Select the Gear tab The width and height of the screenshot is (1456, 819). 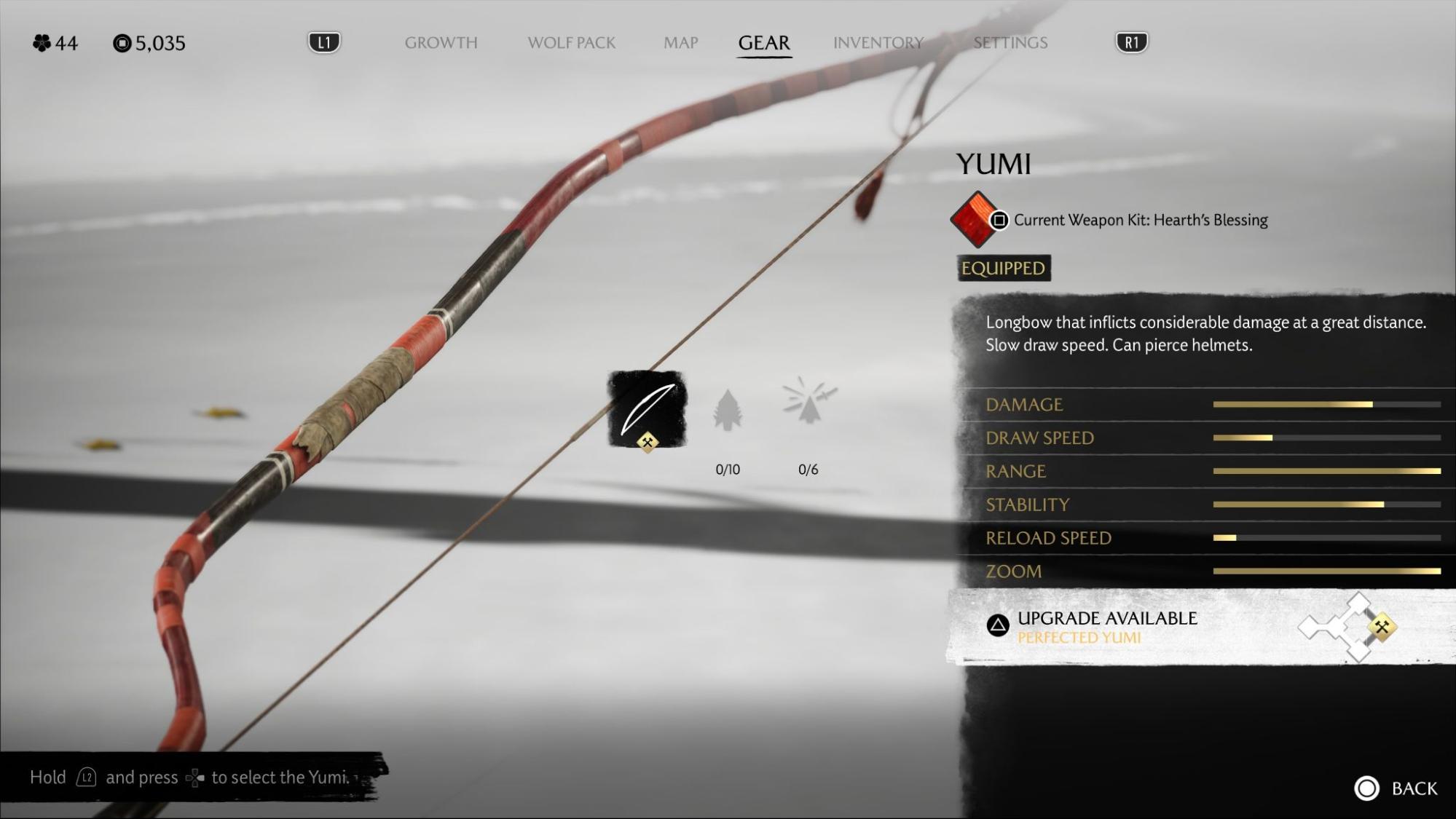[763, 43]
